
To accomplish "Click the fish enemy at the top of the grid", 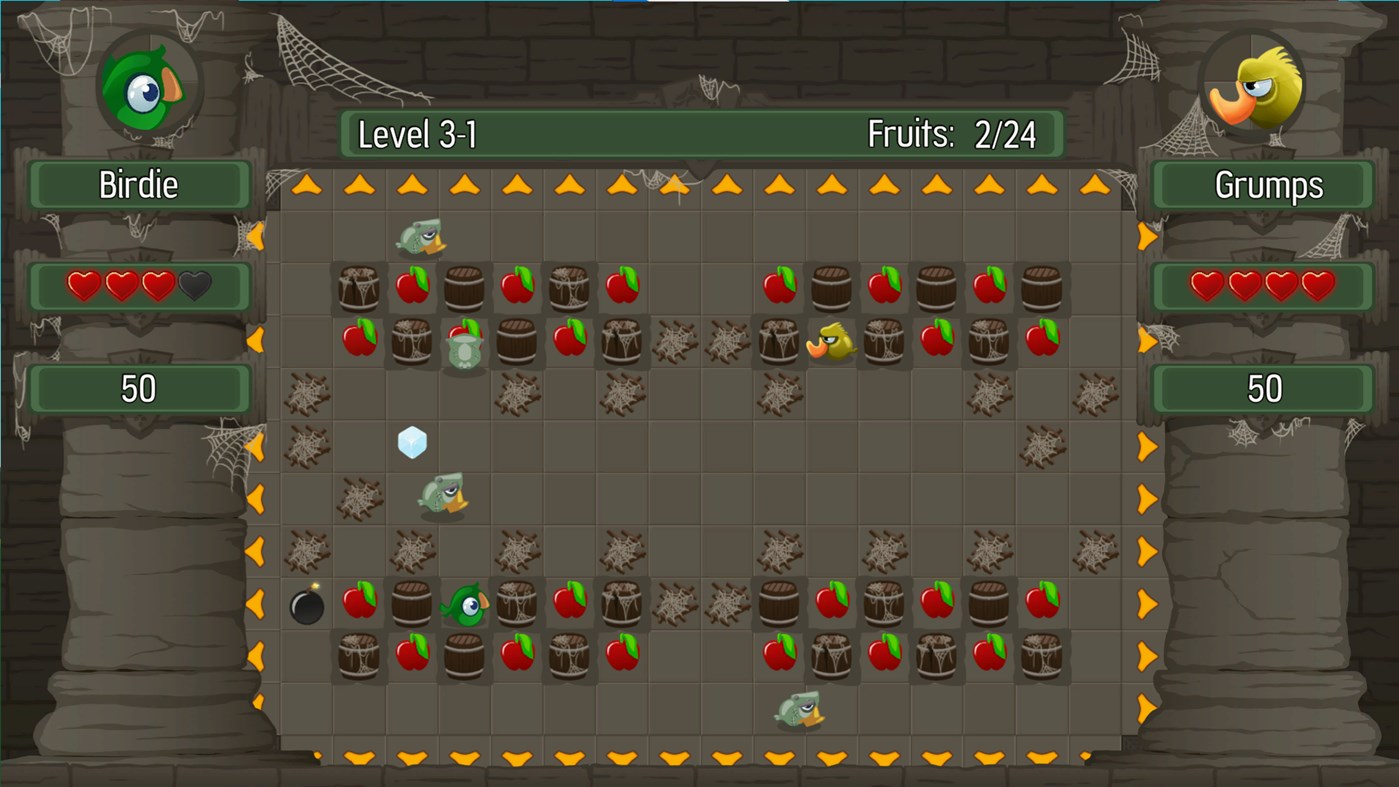I will point(420,236).
